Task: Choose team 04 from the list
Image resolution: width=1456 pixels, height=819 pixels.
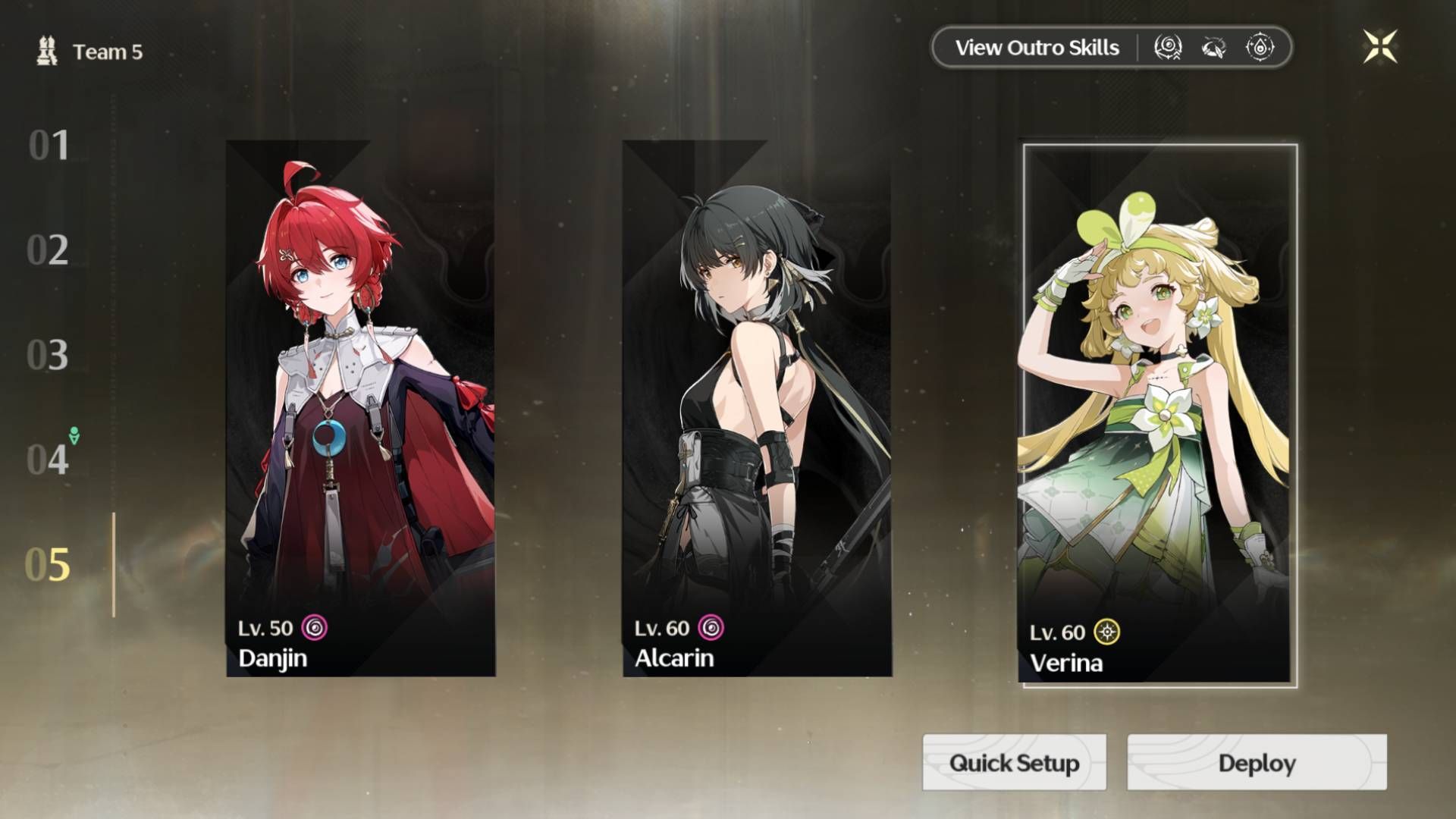Action: click(48, 460)
